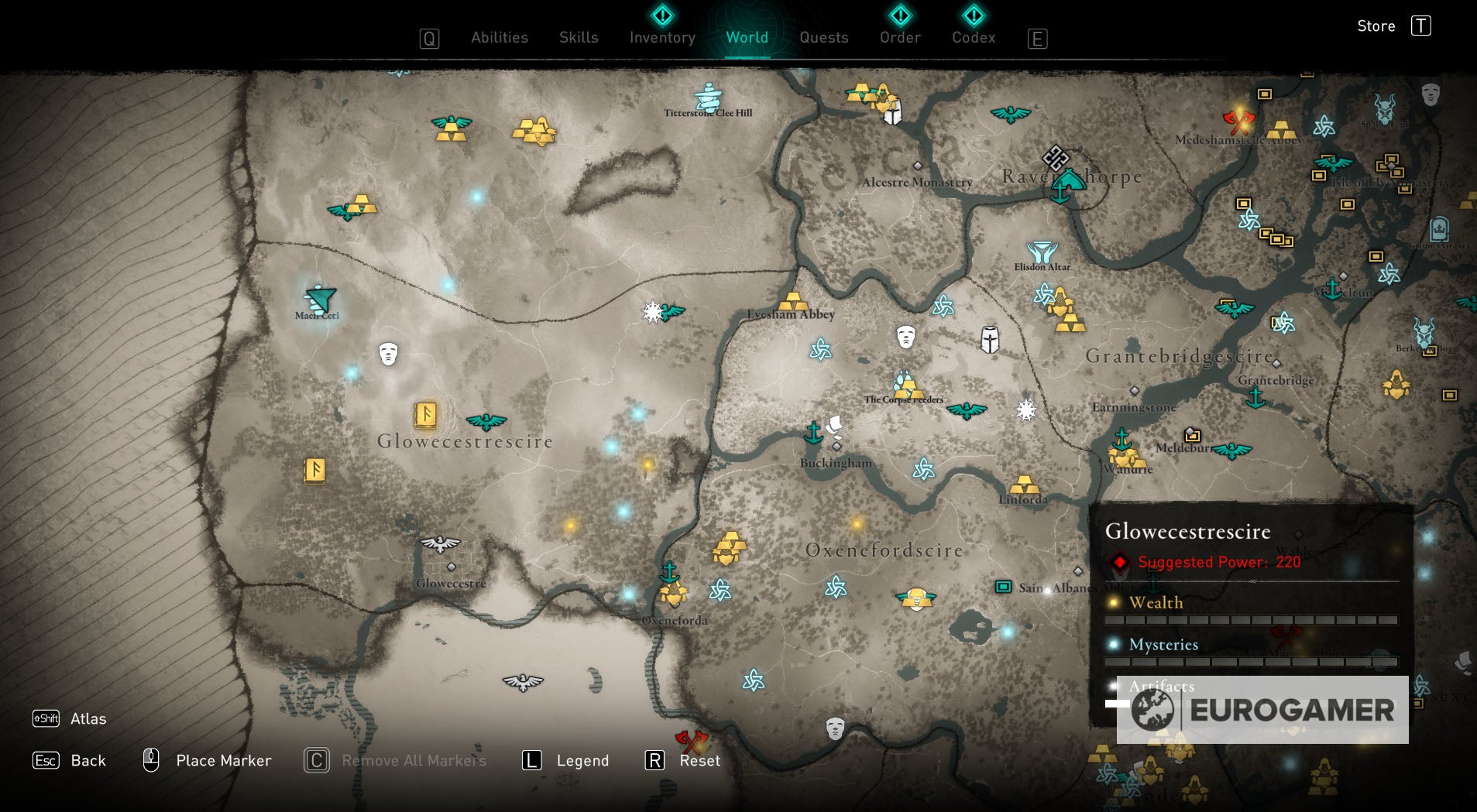This screenshot has height=812, width=1477.
Task: Open the Store
Action: click(x=1378, y=26)
